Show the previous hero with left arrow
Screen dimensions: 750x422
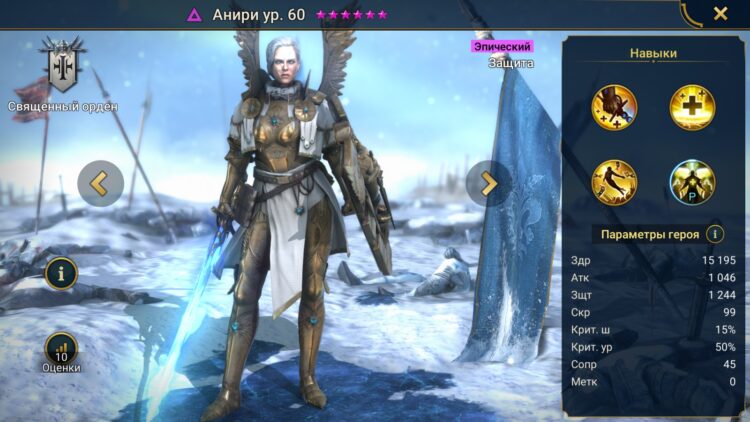click(x=100, y=183)
